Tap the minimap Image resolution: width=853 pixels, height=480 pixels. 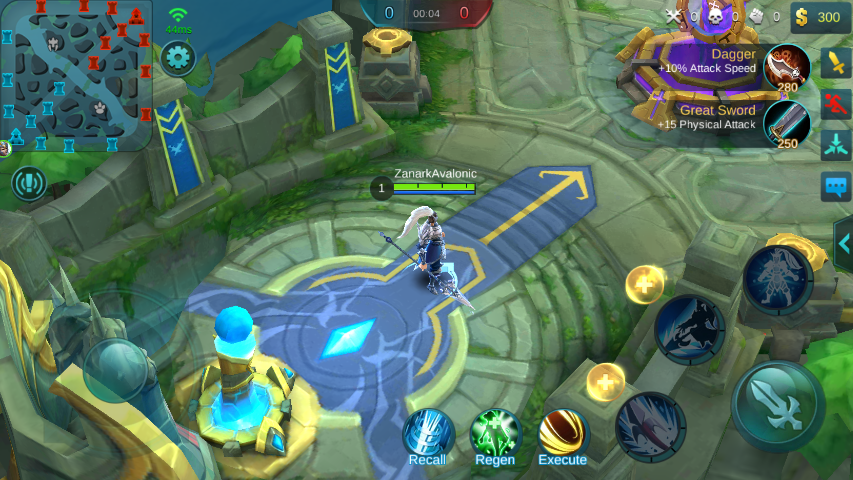pyautogui.click(x=77, y=75)
